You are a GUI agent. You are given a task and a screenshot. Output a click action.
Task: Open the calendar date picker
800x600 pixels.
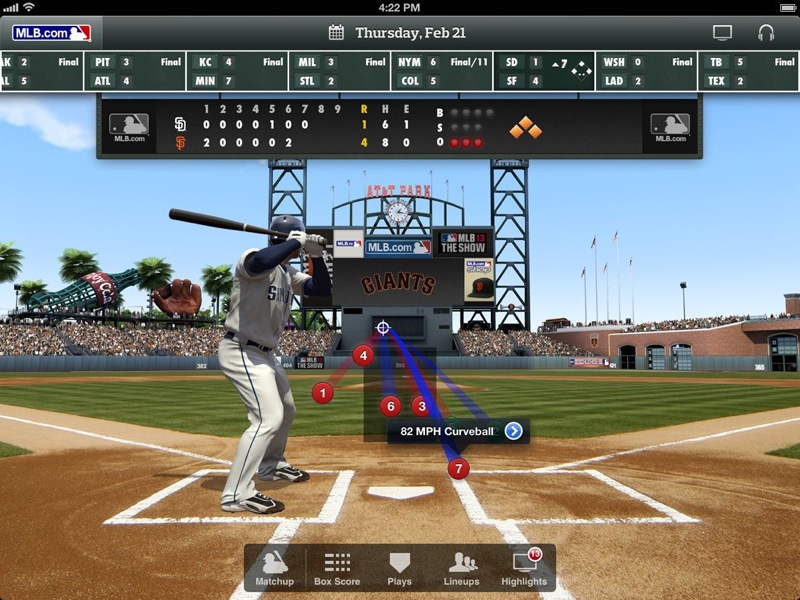point(336,33)
